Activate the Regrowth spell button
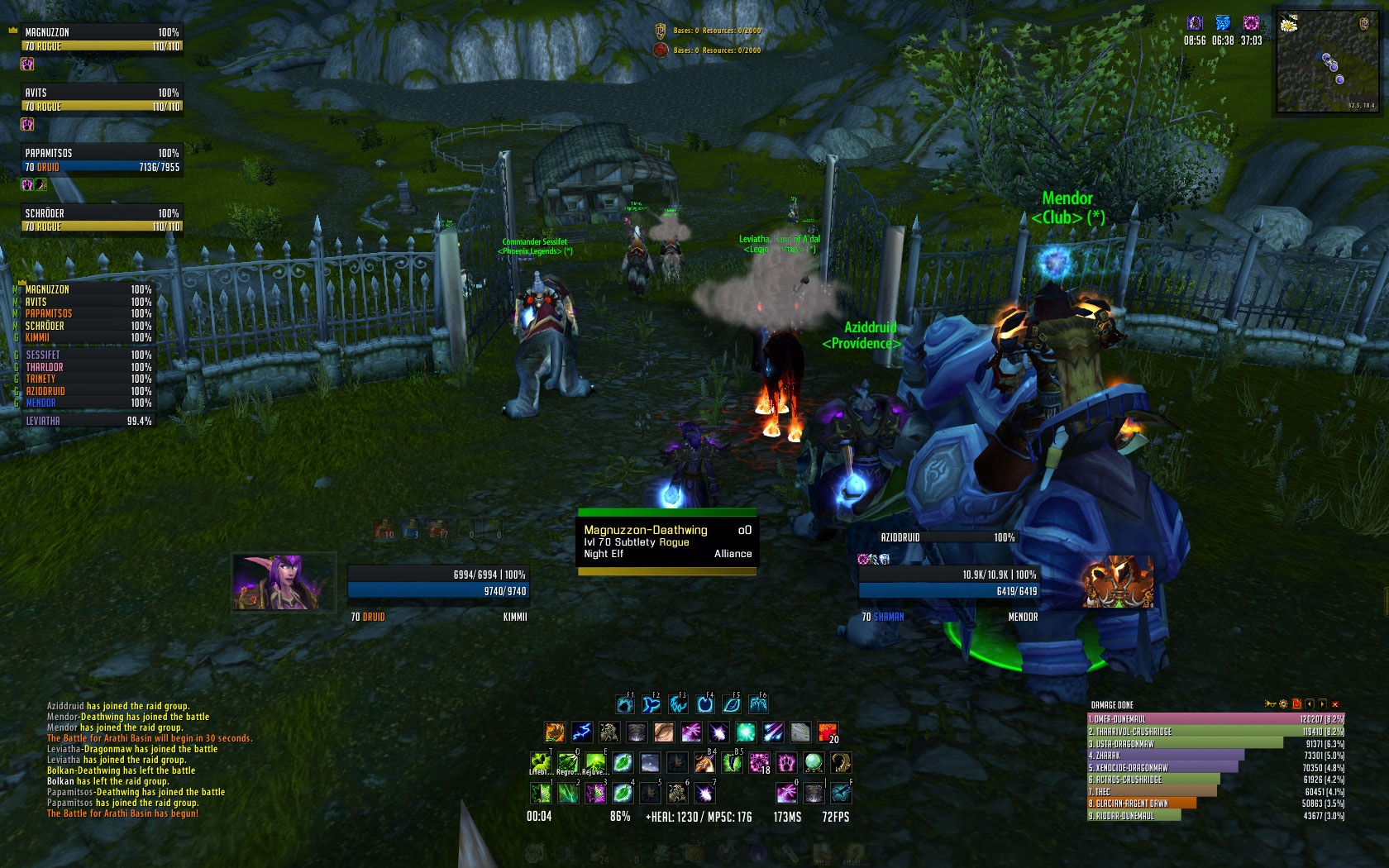The image size is (1389, 868). click(567, 762)
